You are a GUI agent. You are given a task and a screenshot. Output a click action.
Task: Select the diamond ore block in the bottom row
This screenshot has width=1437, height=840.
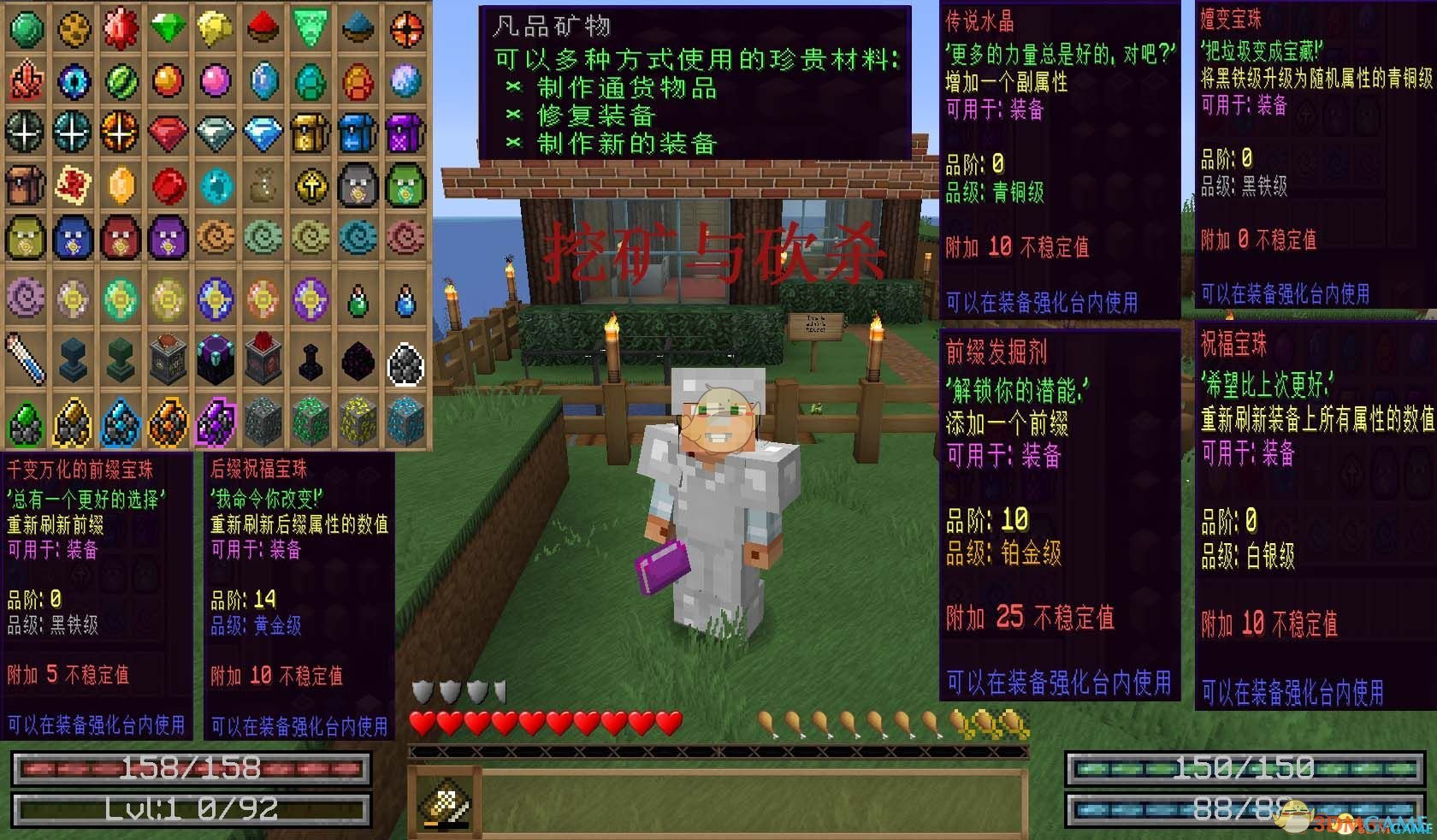pyautogui.click(x=408, y=420)
